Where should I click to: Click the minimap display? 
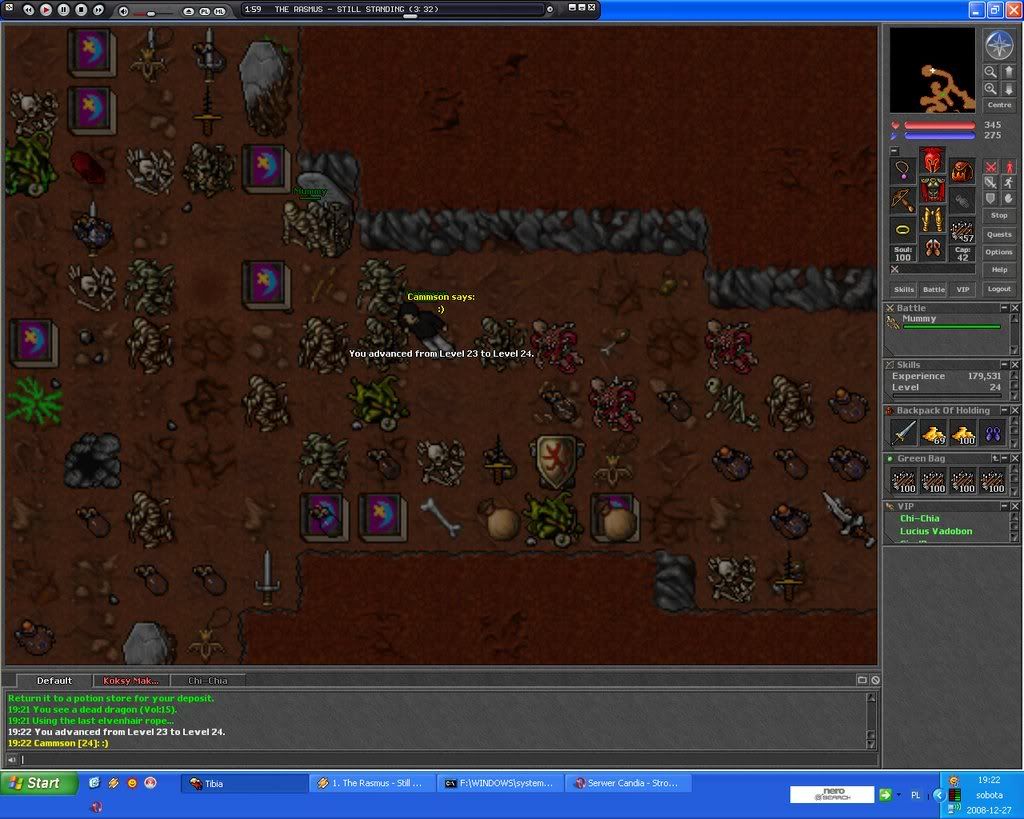932,70
